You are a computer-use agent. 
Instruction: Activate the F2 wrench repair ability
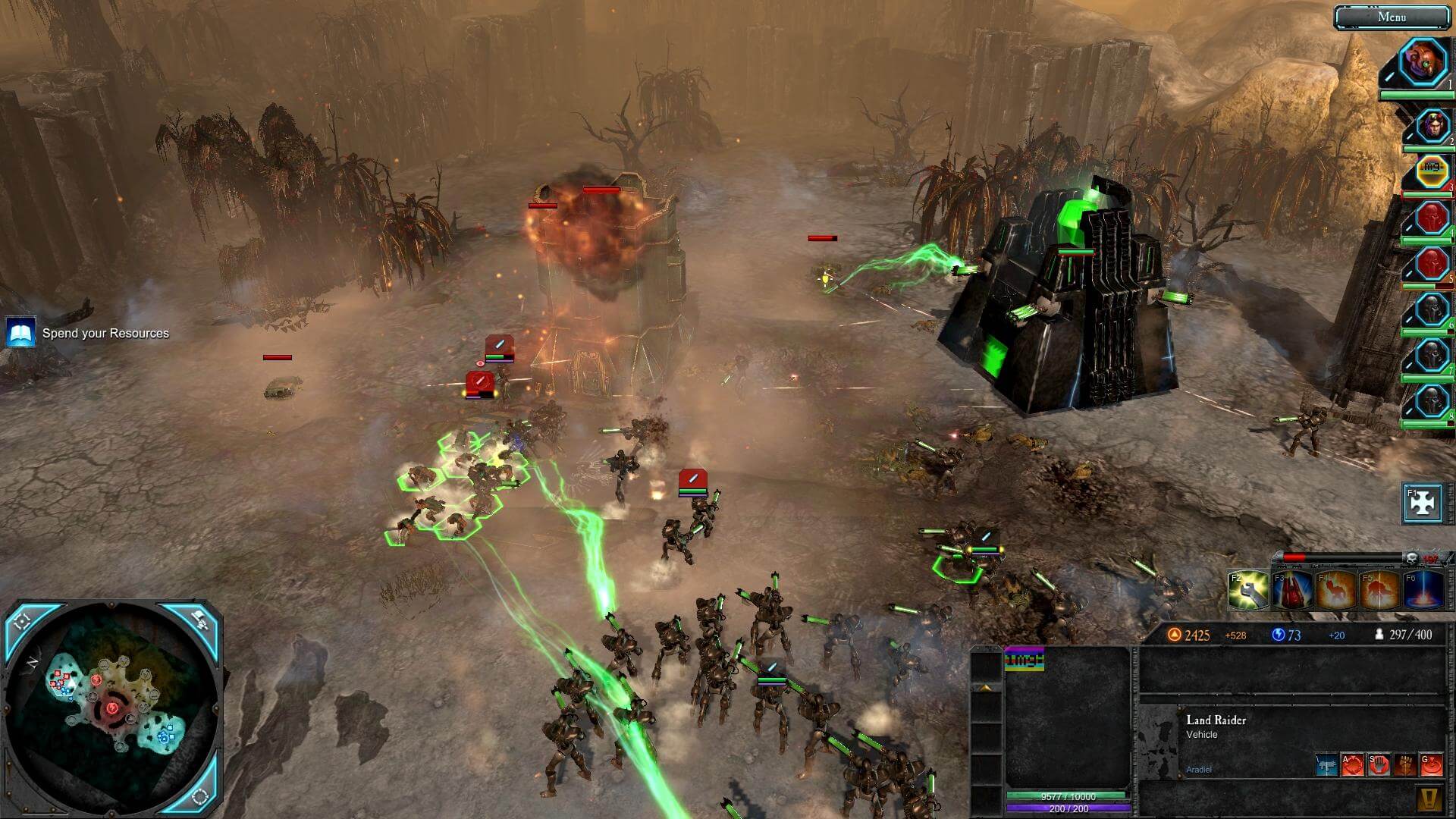[x=1248, y=591]
